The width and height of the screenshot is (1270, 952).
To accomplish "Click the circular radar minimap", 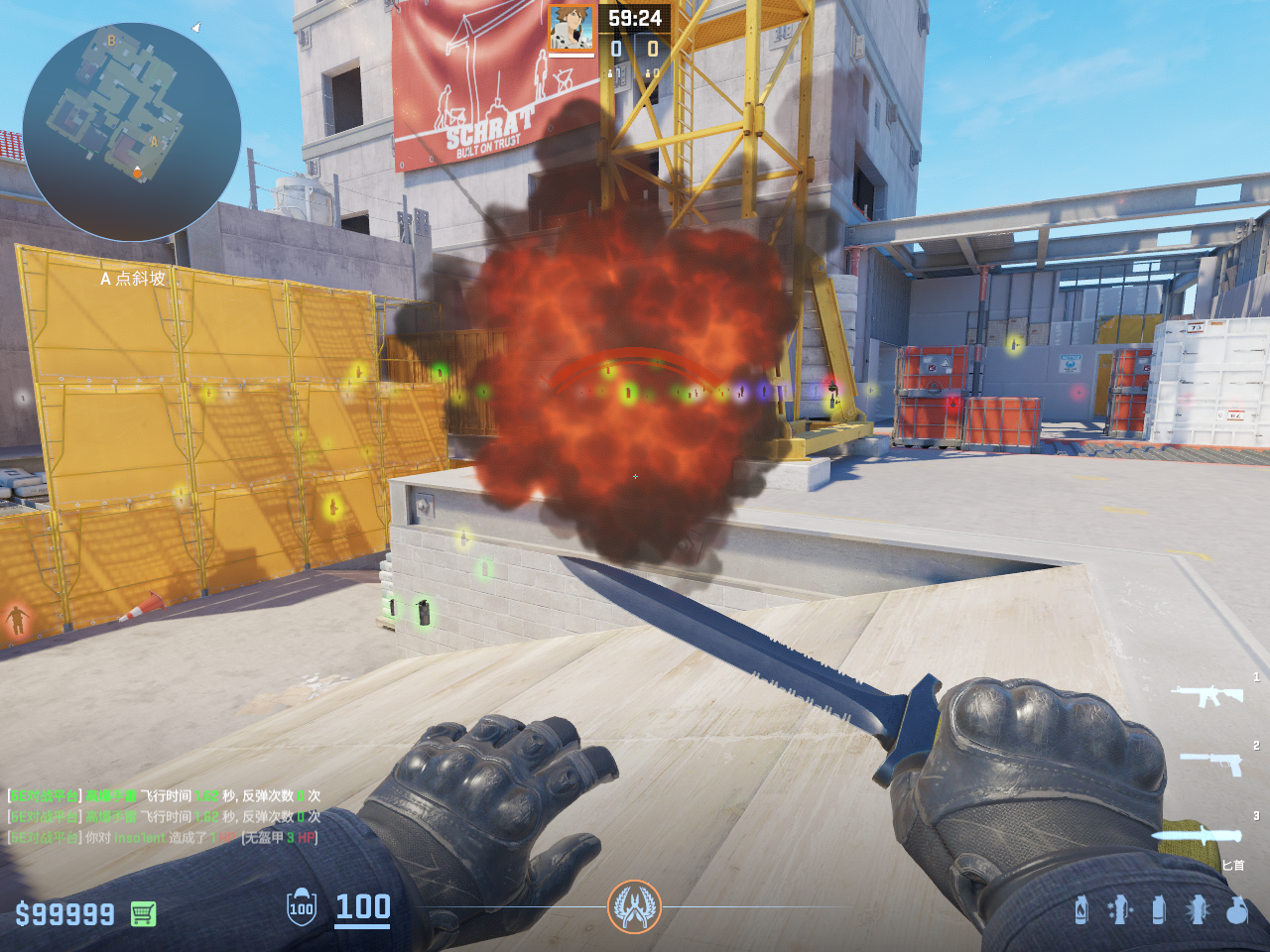I will point(131,132).
